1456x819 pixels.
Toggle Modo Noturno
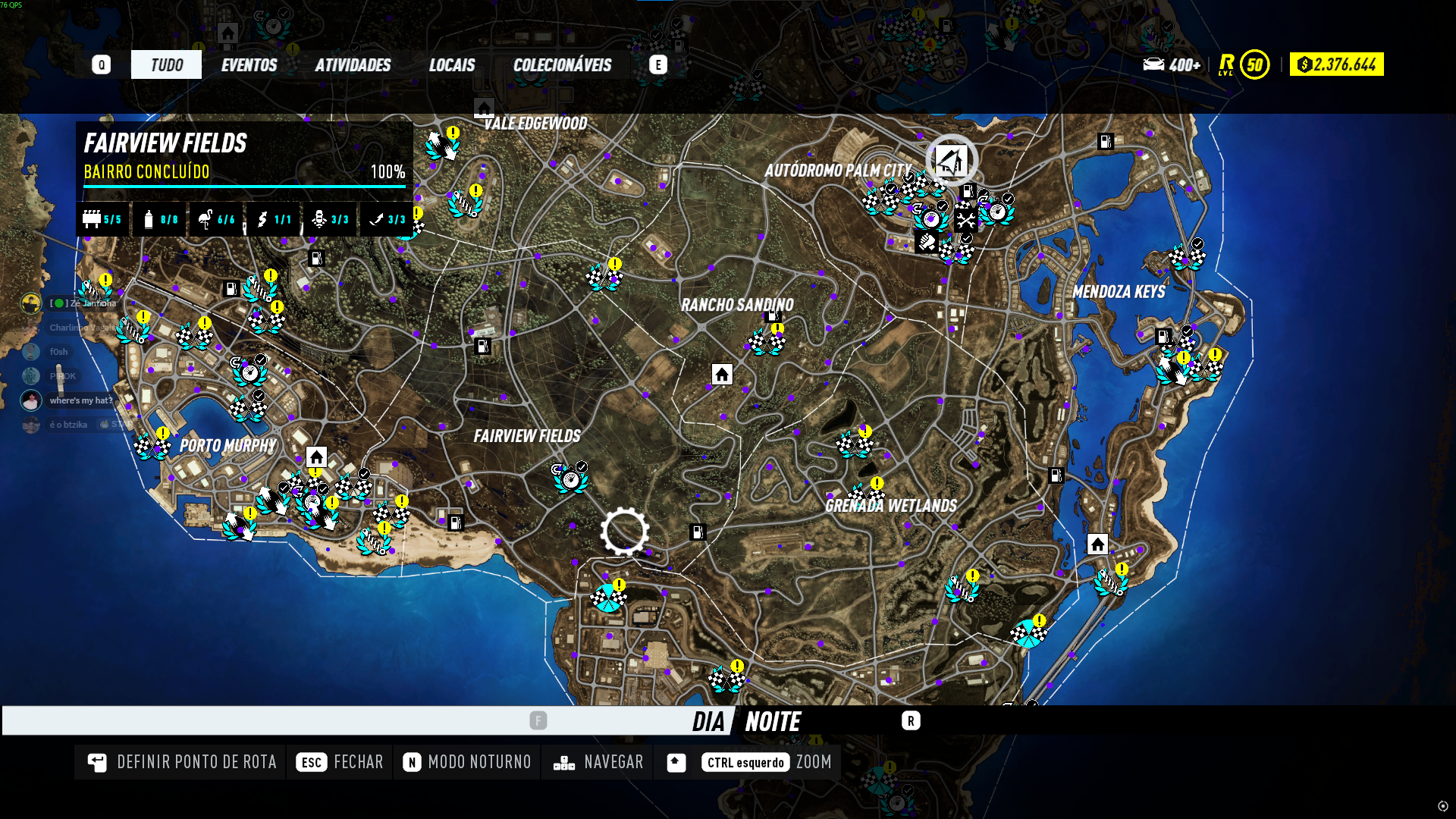(x=468, y=762)
